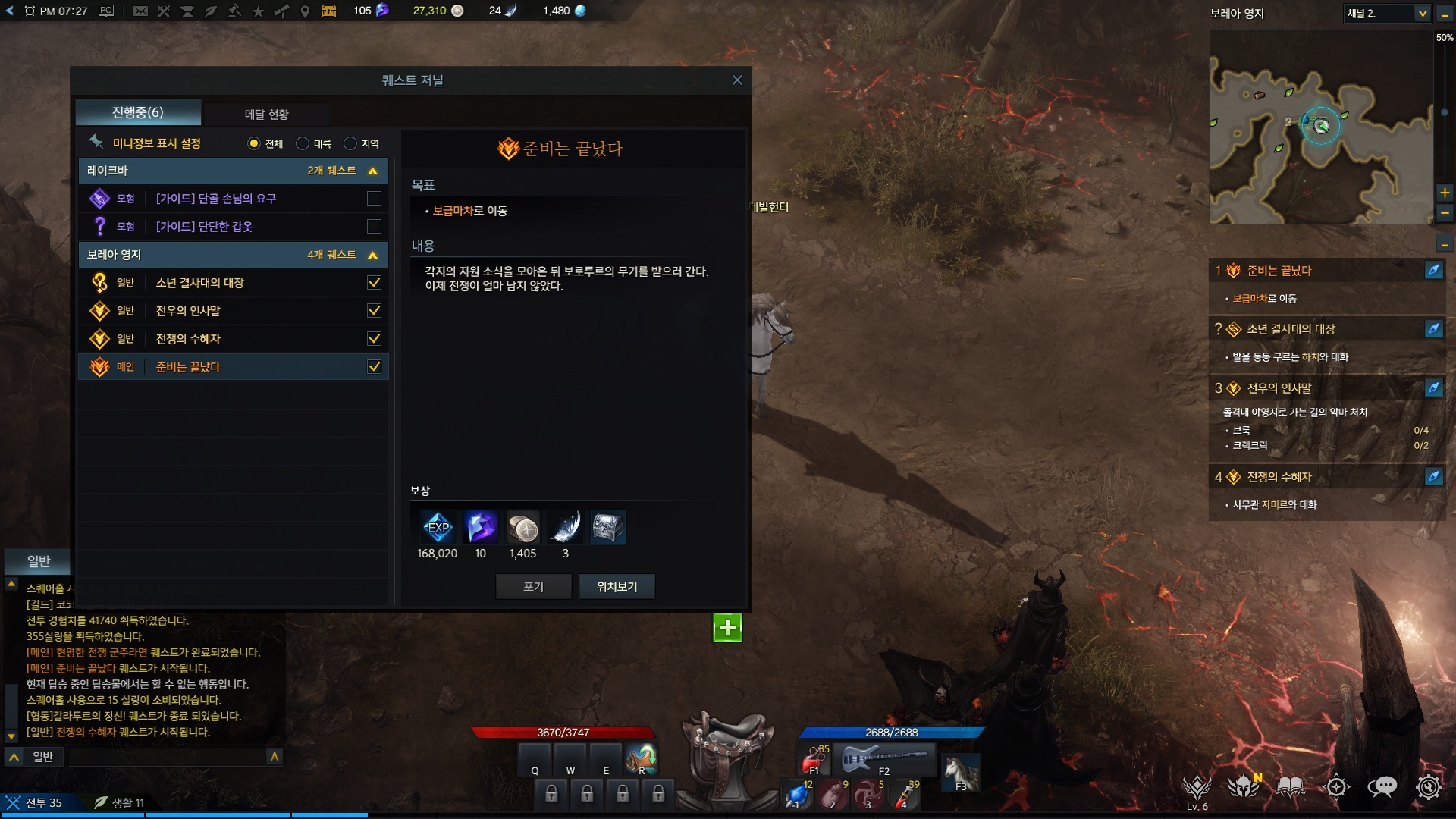Close the quest journal window
Screen dimensions: 1456x819
[x=737, y=80]
